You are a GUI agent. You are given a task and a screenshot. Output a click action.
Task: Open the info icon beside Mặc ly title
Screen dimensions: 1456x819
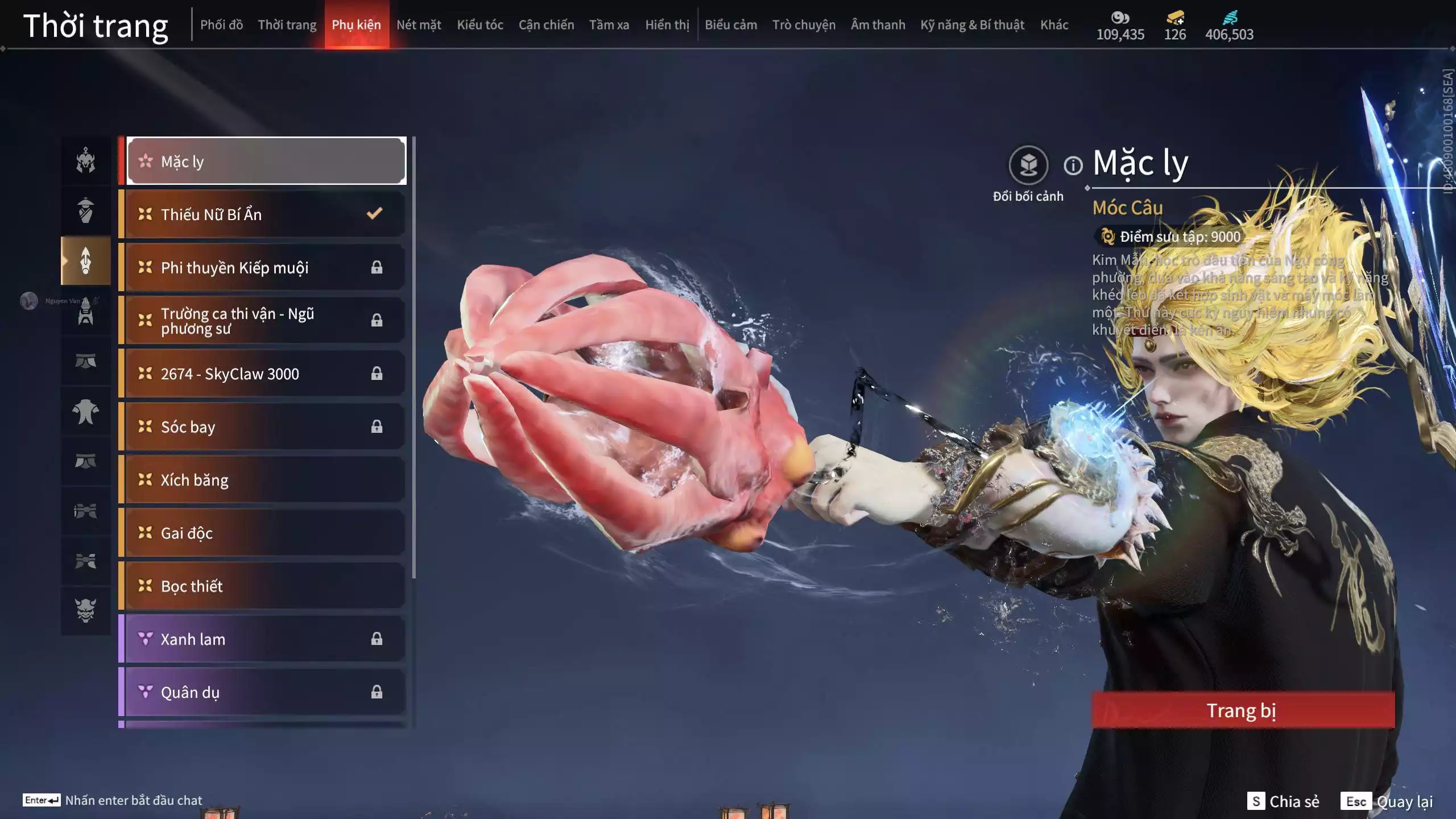1073,166
